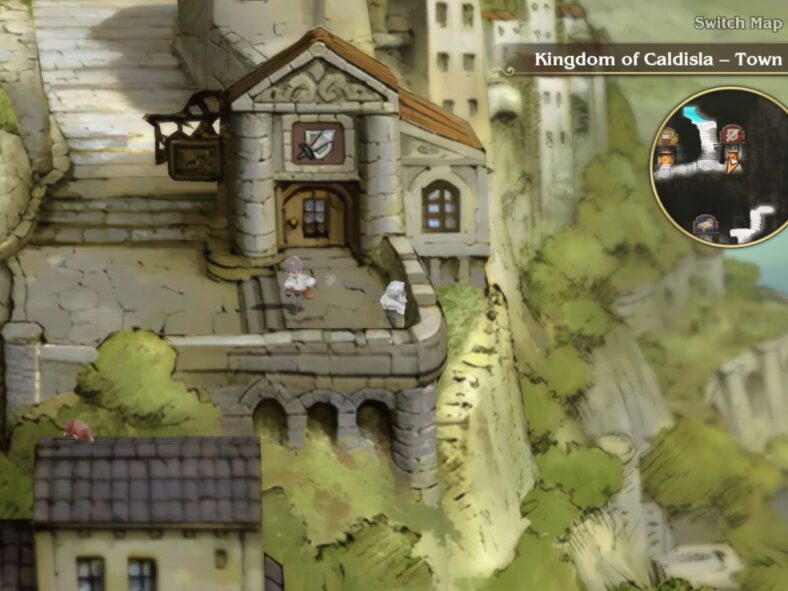Select the purple inn marker on minimap

coord(706,226)
